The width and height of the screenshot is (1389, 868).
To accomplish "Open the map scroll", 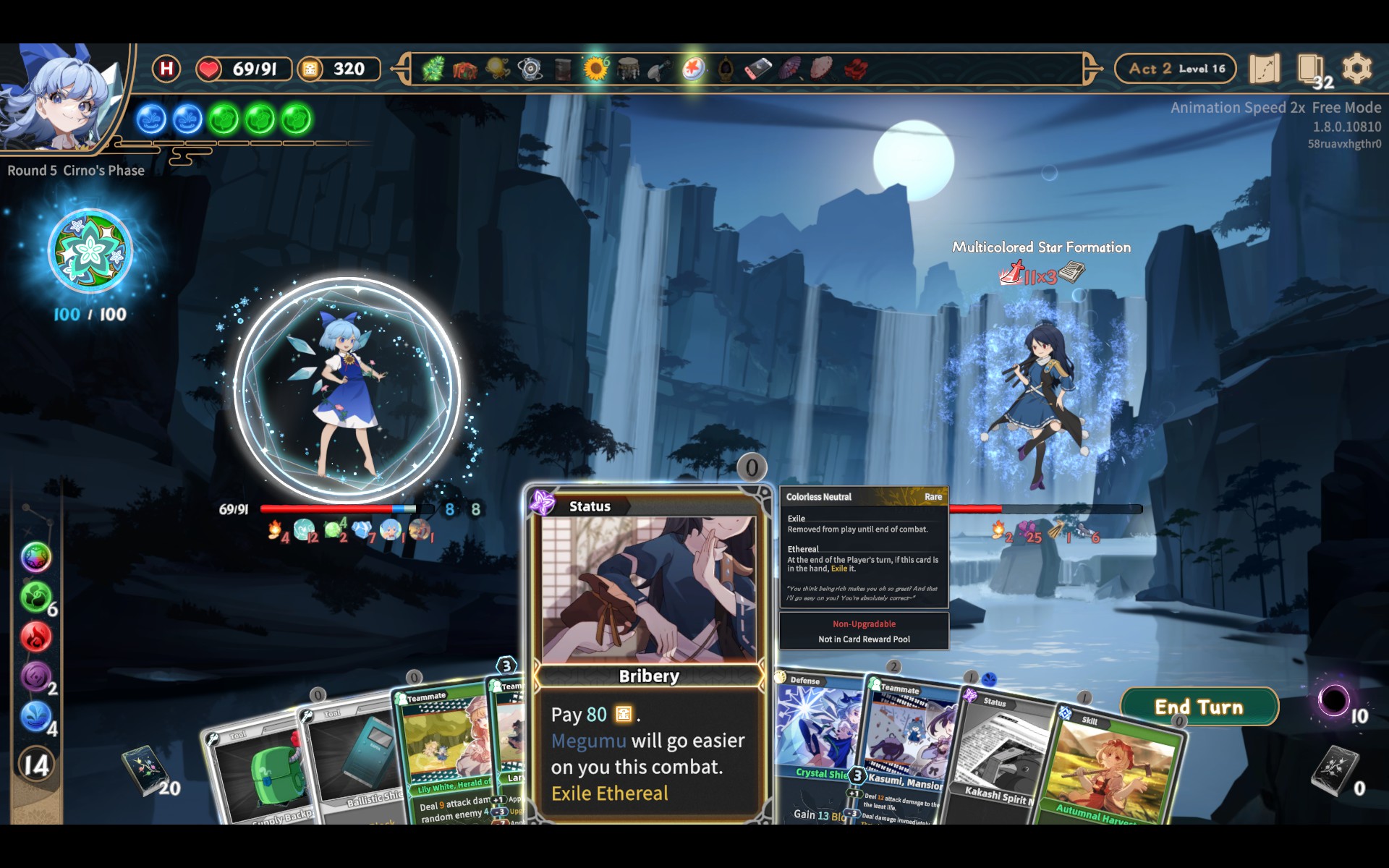I will tap(1264, 69).
